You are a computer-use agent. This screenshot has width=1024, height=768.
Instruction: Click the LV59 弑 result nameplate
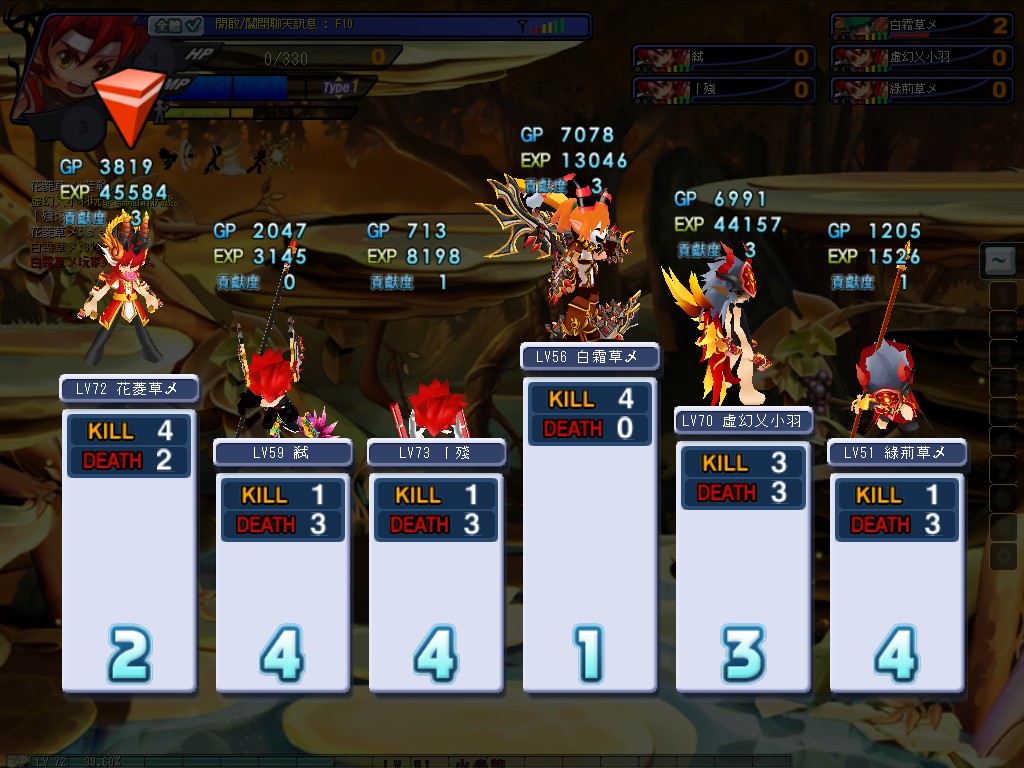(x=283, y=453)
